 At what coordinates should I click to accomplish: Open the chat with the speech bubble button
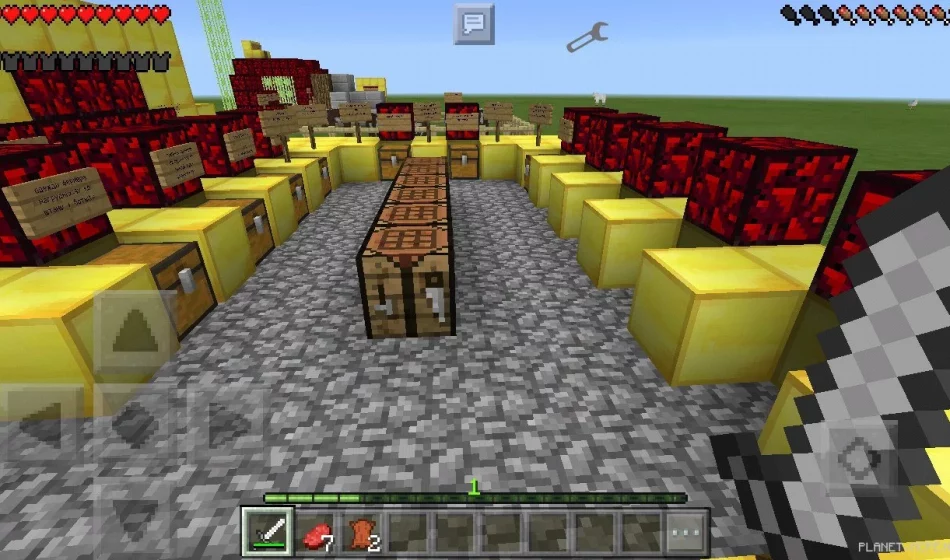(x=474, y=23)
